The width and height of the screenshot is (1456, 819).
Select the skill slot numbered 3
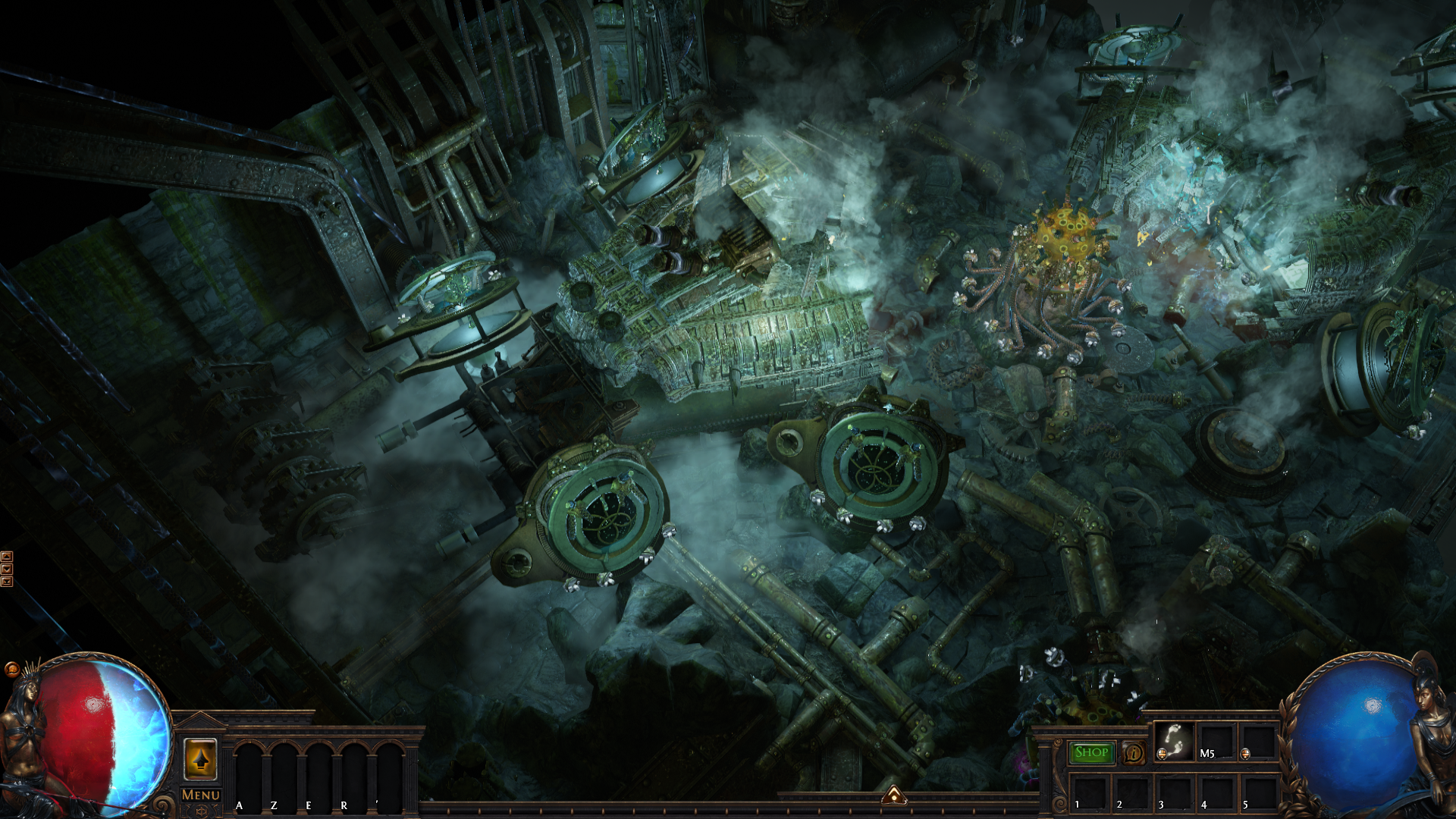pyautogui.click(x=1174, y=792)
